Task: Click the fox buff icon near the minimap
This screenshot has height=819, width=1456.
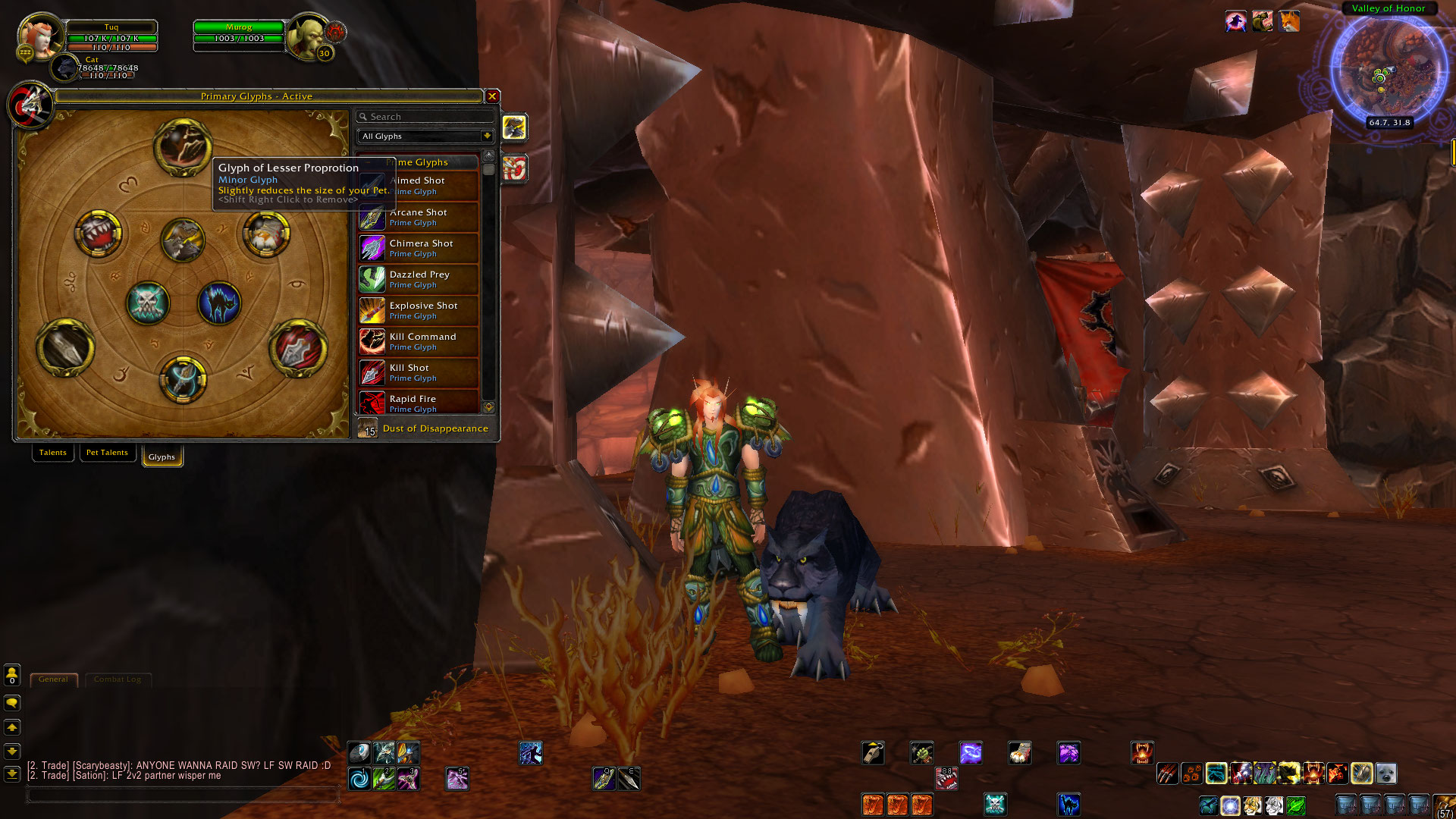Action: coord(1289,22)
